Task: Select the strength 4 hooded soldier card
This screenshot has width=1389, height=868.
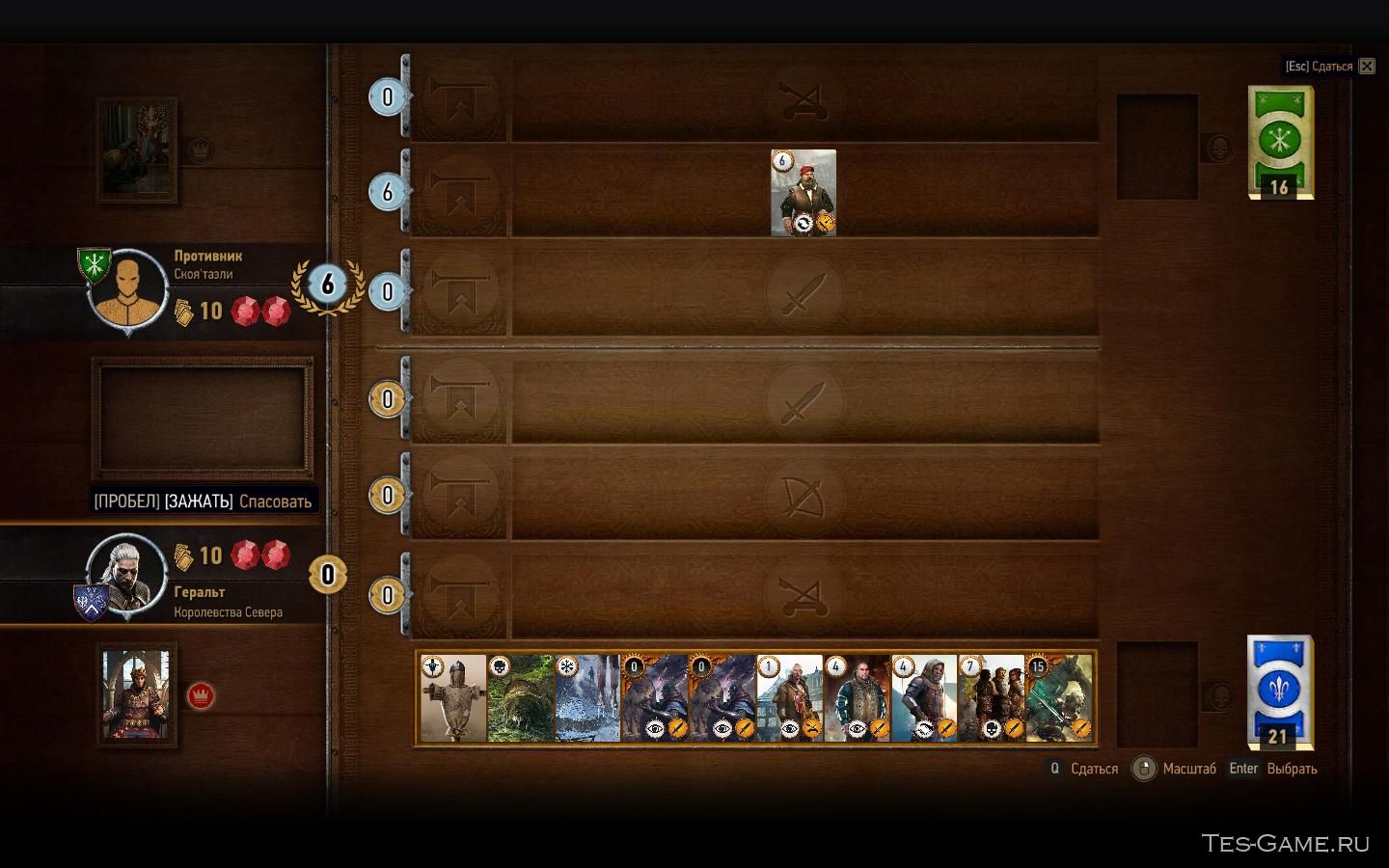Action: [924, 698]
